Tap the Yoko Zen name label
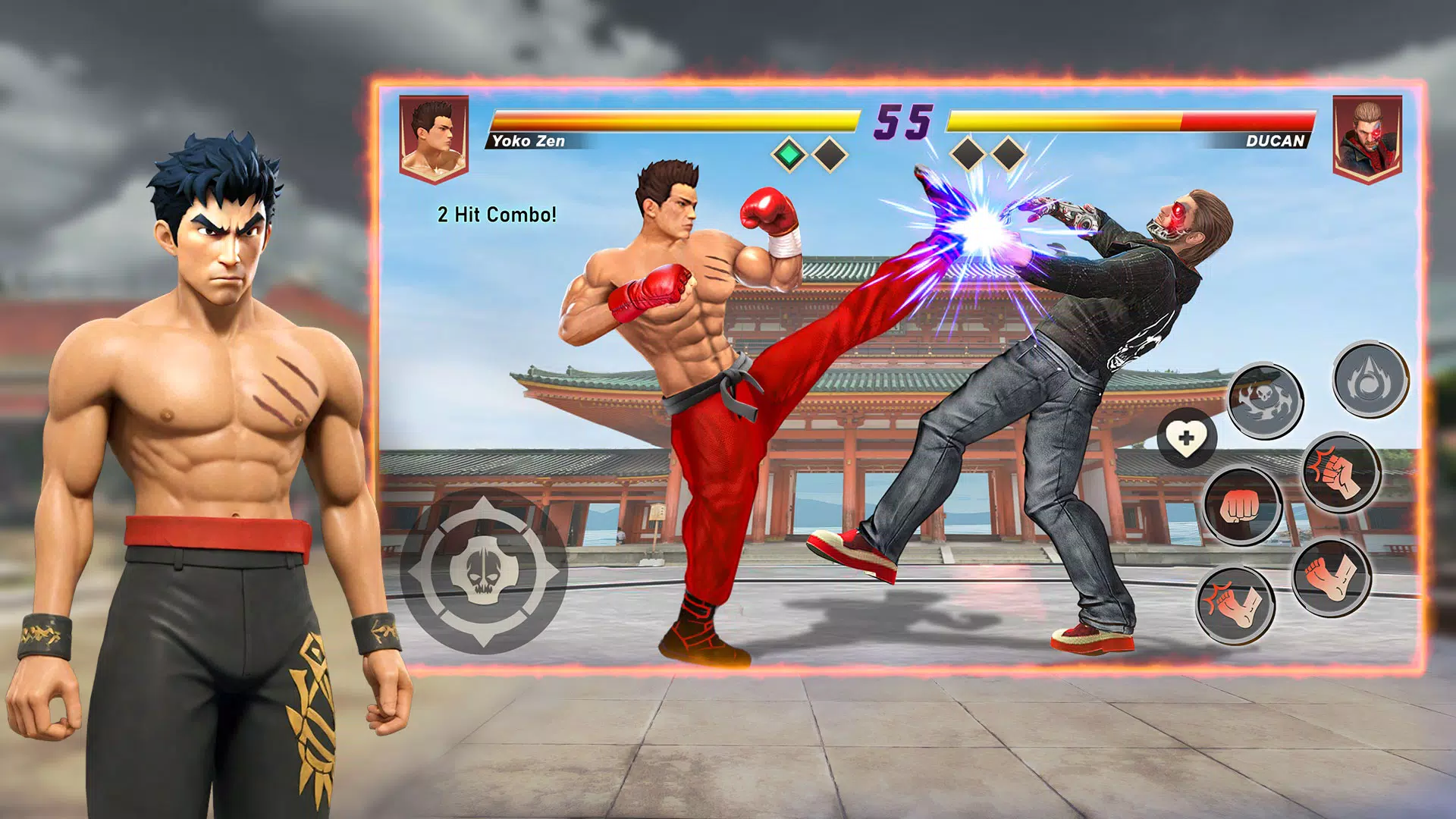Screen dimensions: 1456x819 coord(529,141)
